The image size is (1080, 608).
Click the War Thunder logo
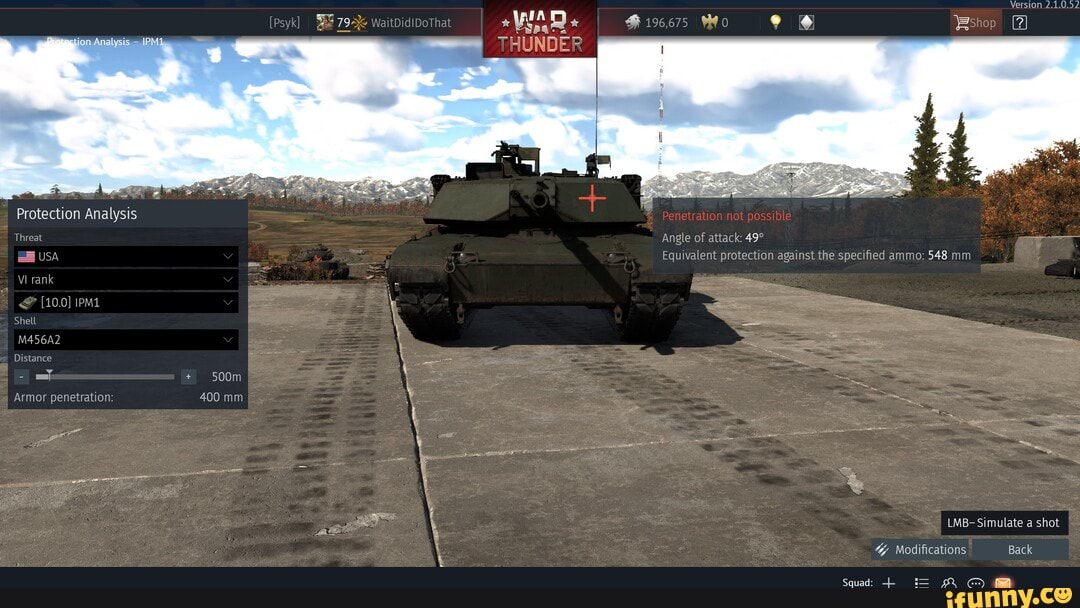pyautogui.click(x=540, y=30)
